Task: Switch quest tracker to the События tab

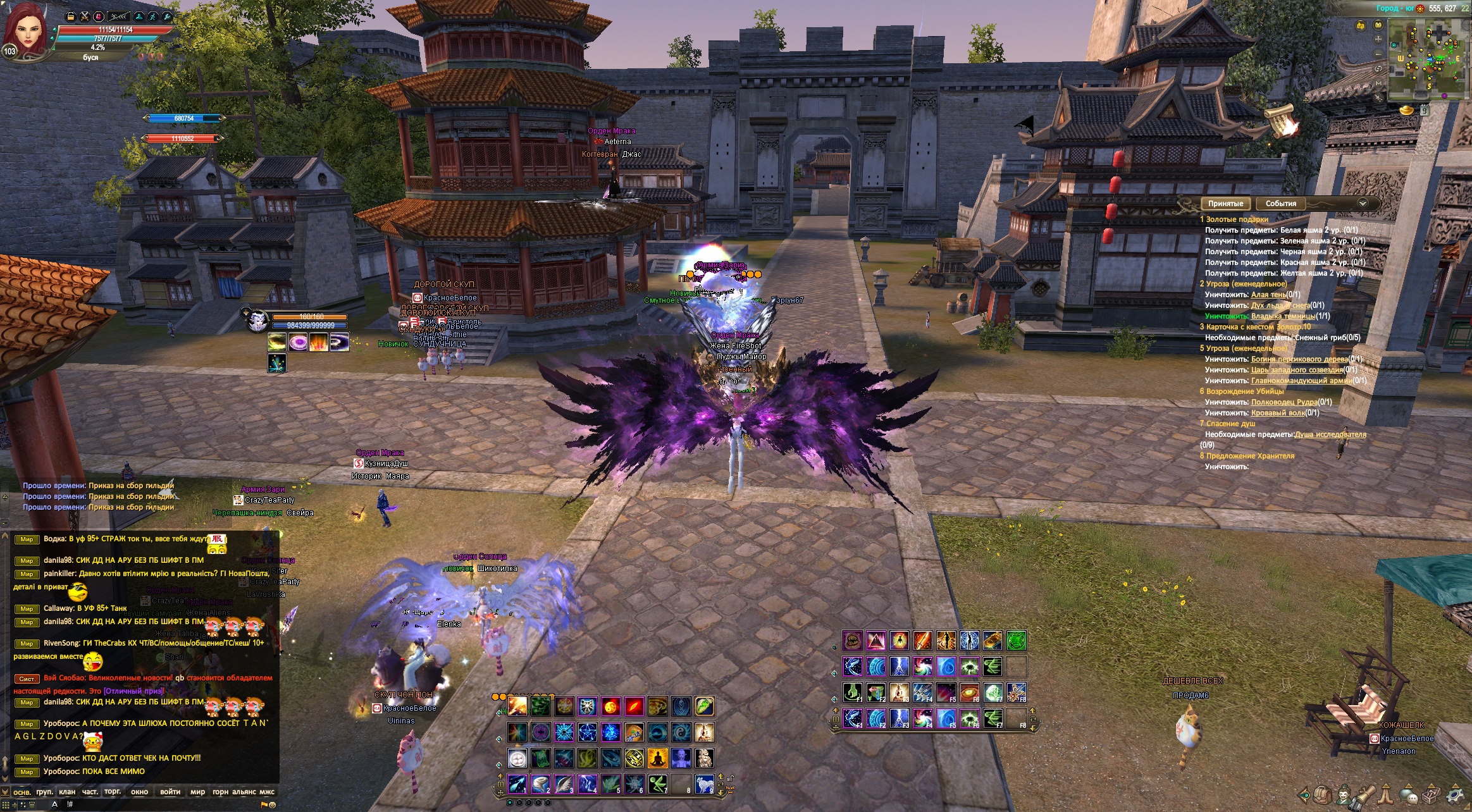Action: pyautogui.click(x=1280, y=204)
